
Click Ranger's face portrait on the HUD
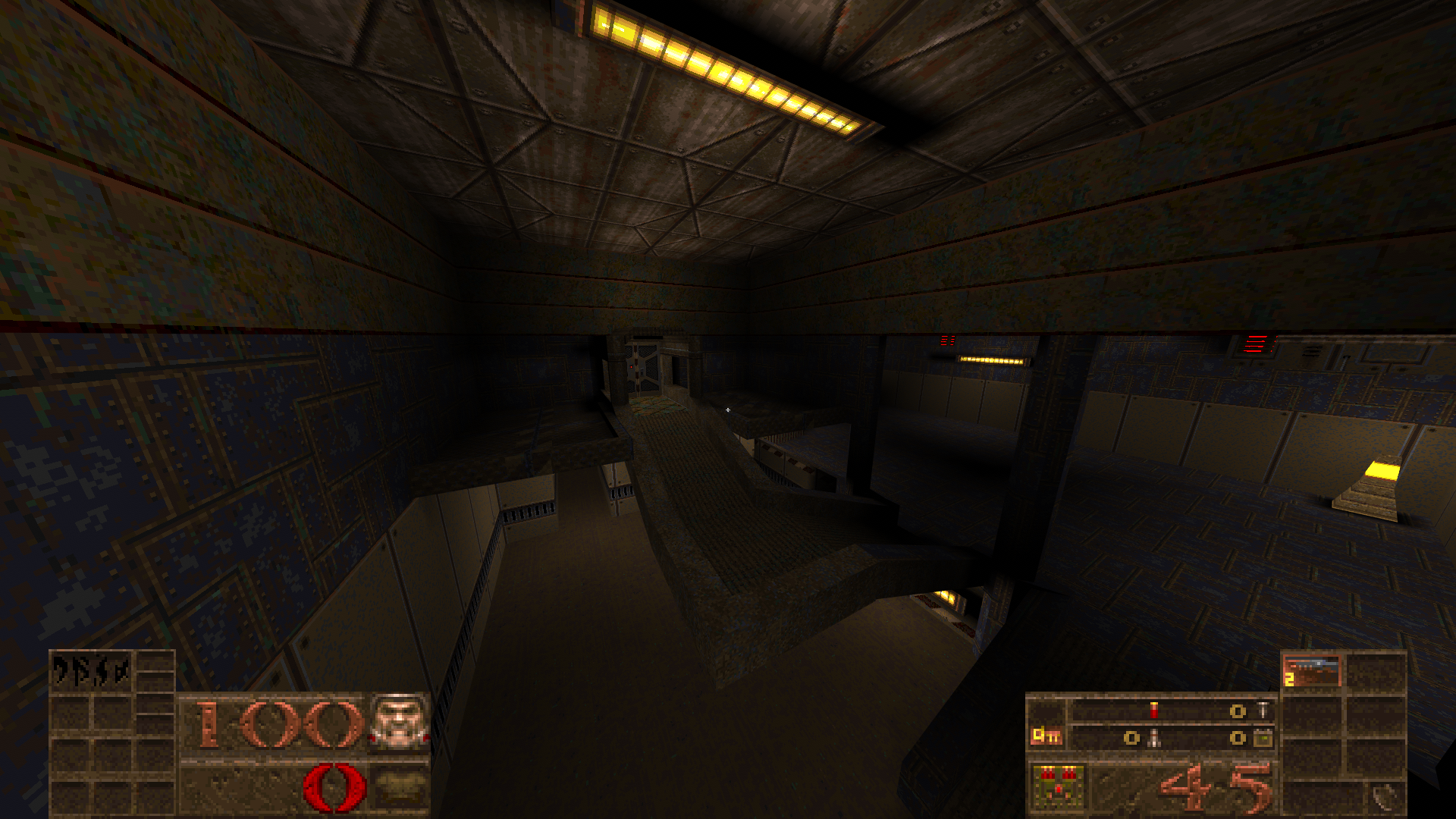pos(400,723)
